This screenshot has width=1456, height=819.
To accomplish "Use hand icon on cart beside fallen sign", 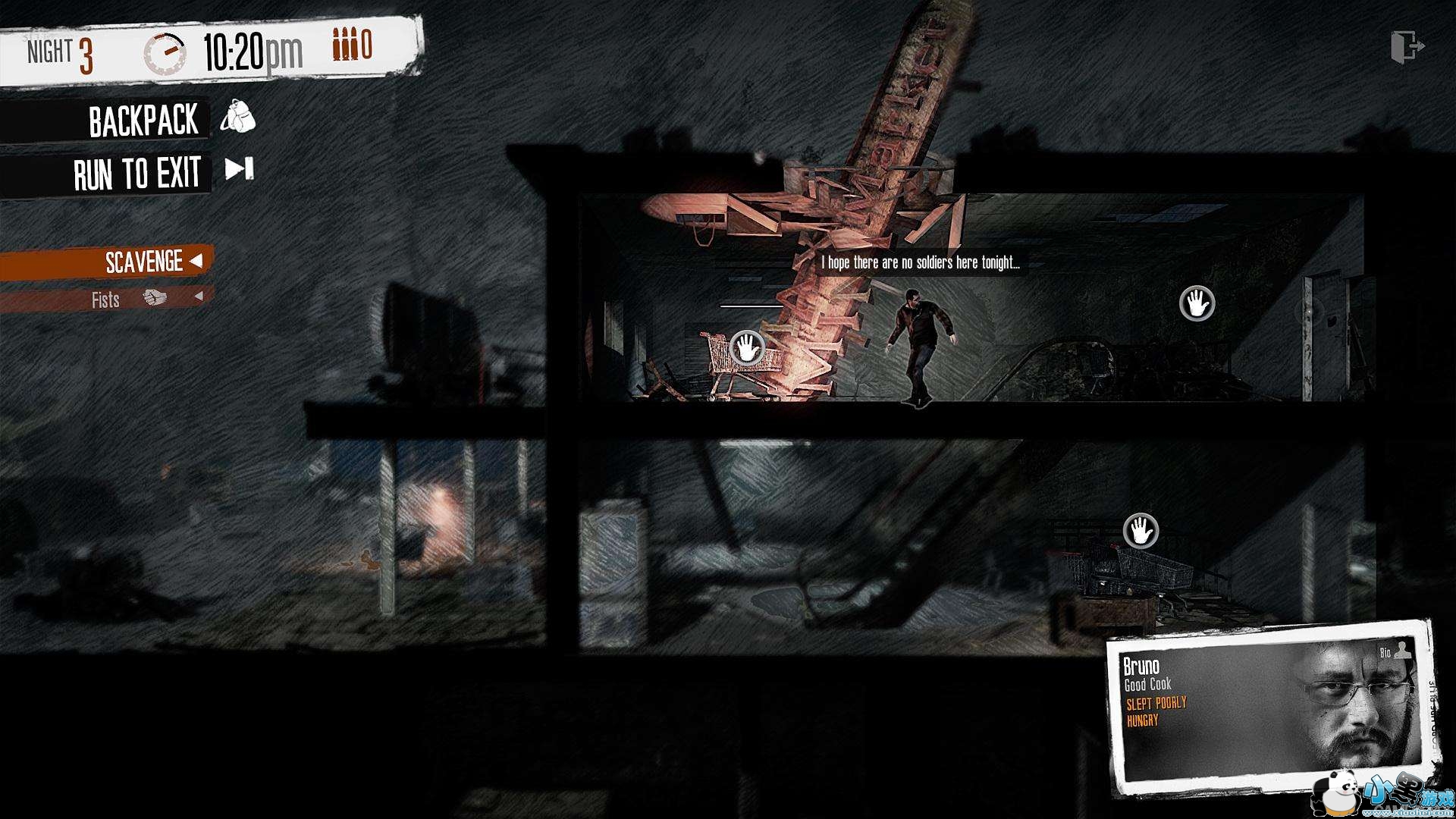I will (x=747, y=348).
